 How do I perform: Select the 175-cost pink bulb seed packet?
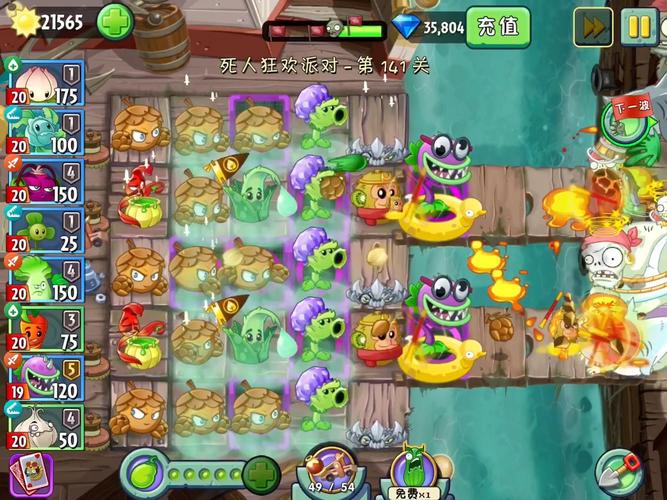(45, 84)
